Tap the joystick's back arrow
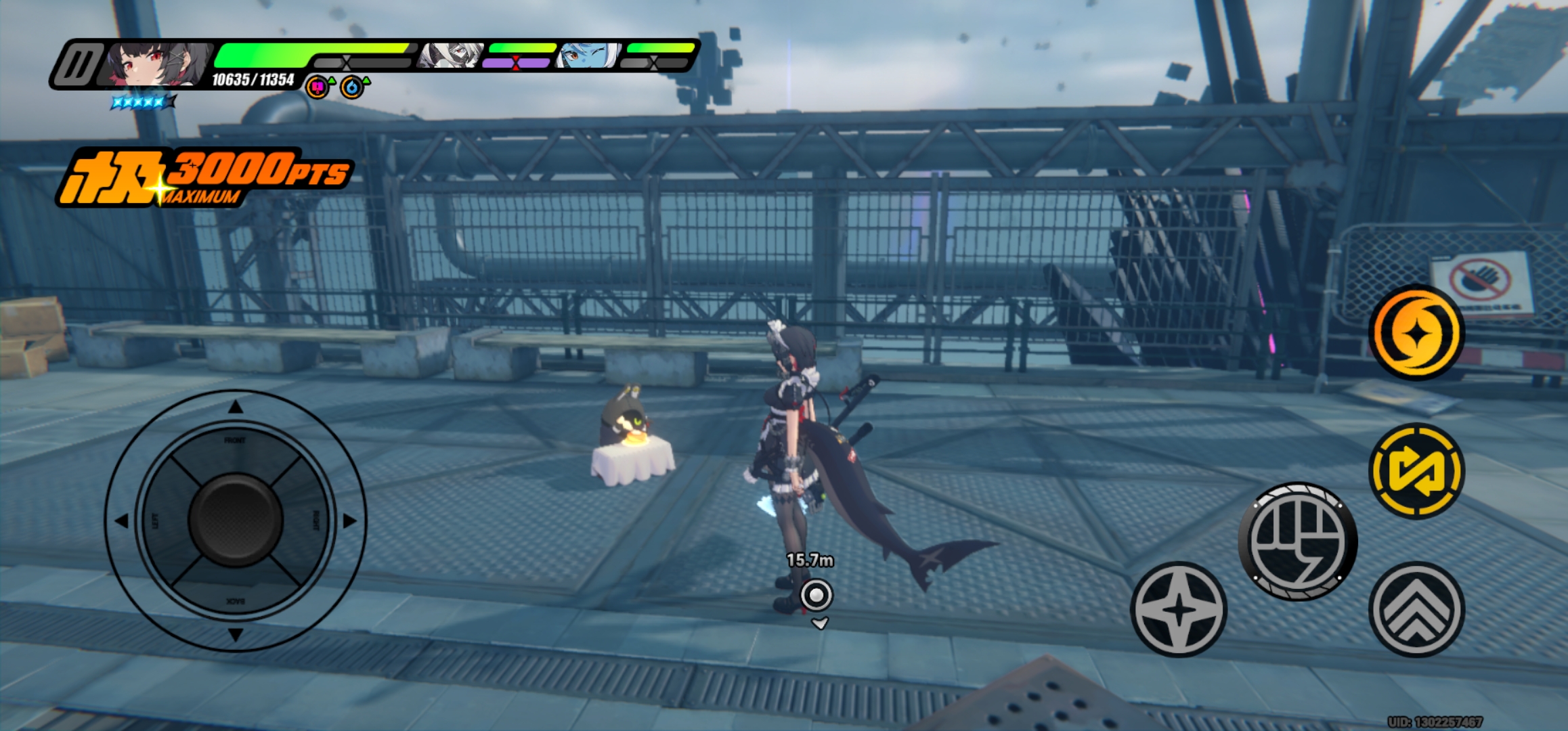This screenshot has height=731, width=1568. tap(235, 634)
